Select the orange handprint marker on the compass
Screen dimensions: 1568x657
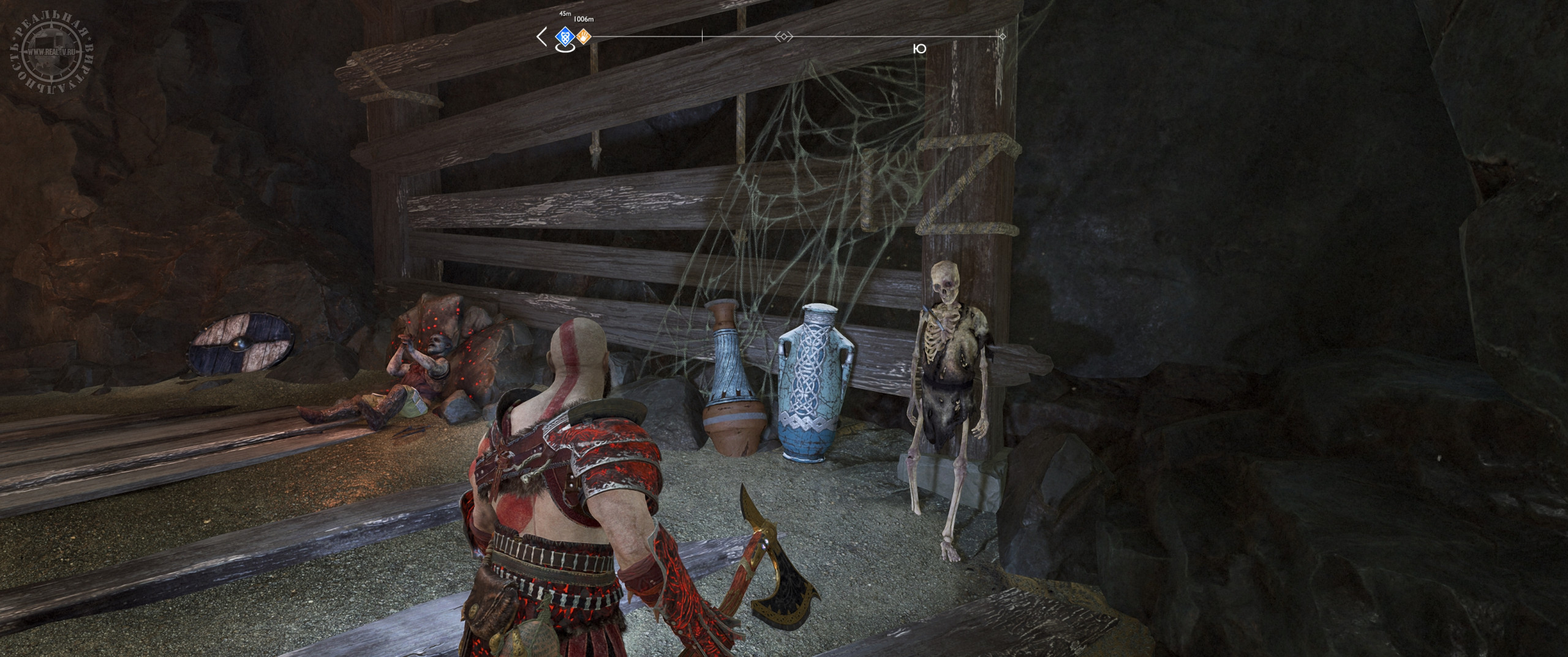(x=584, y=37)
